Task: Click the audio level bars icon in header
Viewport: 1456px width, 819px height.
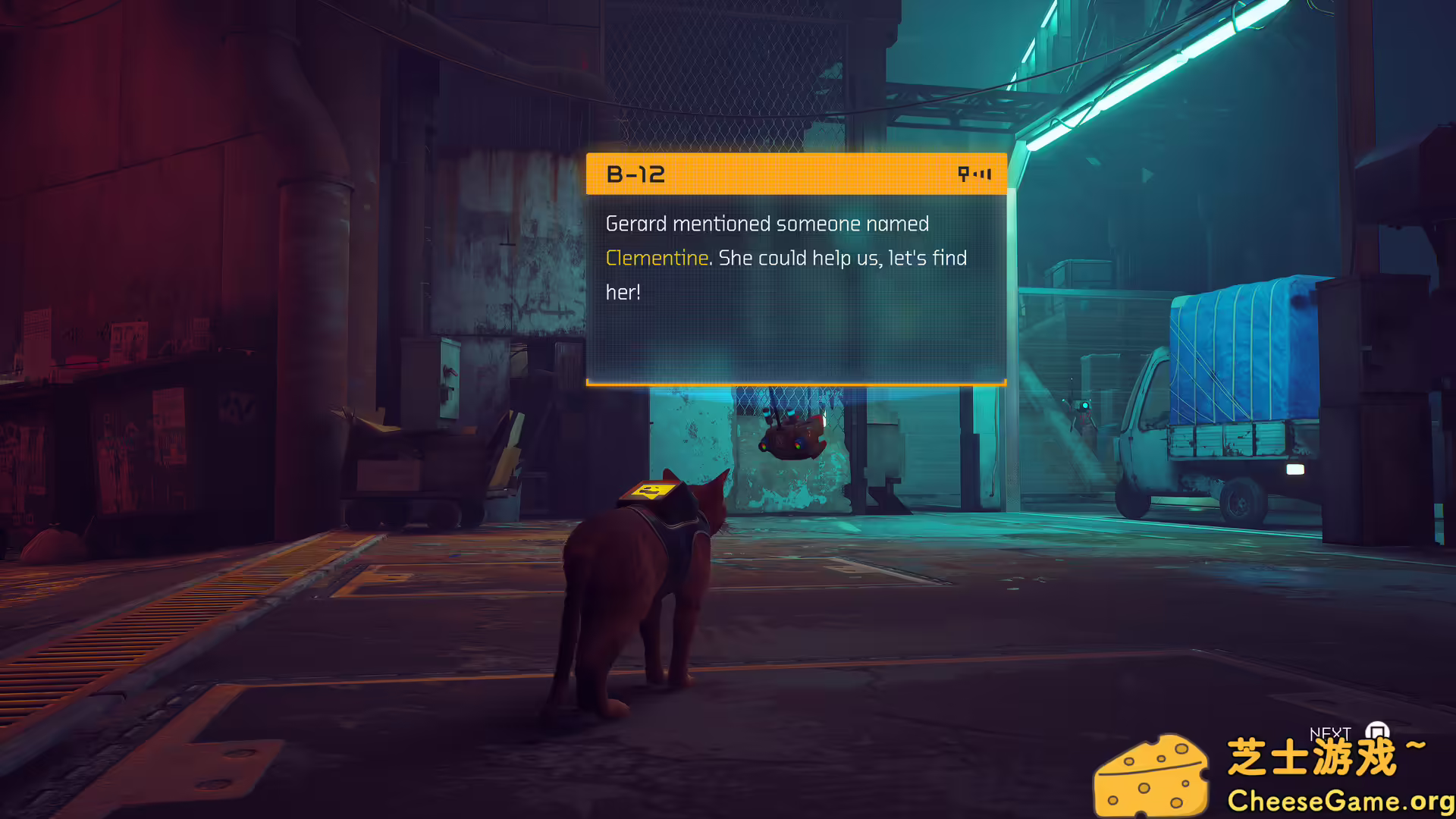Action: [982, 174]
